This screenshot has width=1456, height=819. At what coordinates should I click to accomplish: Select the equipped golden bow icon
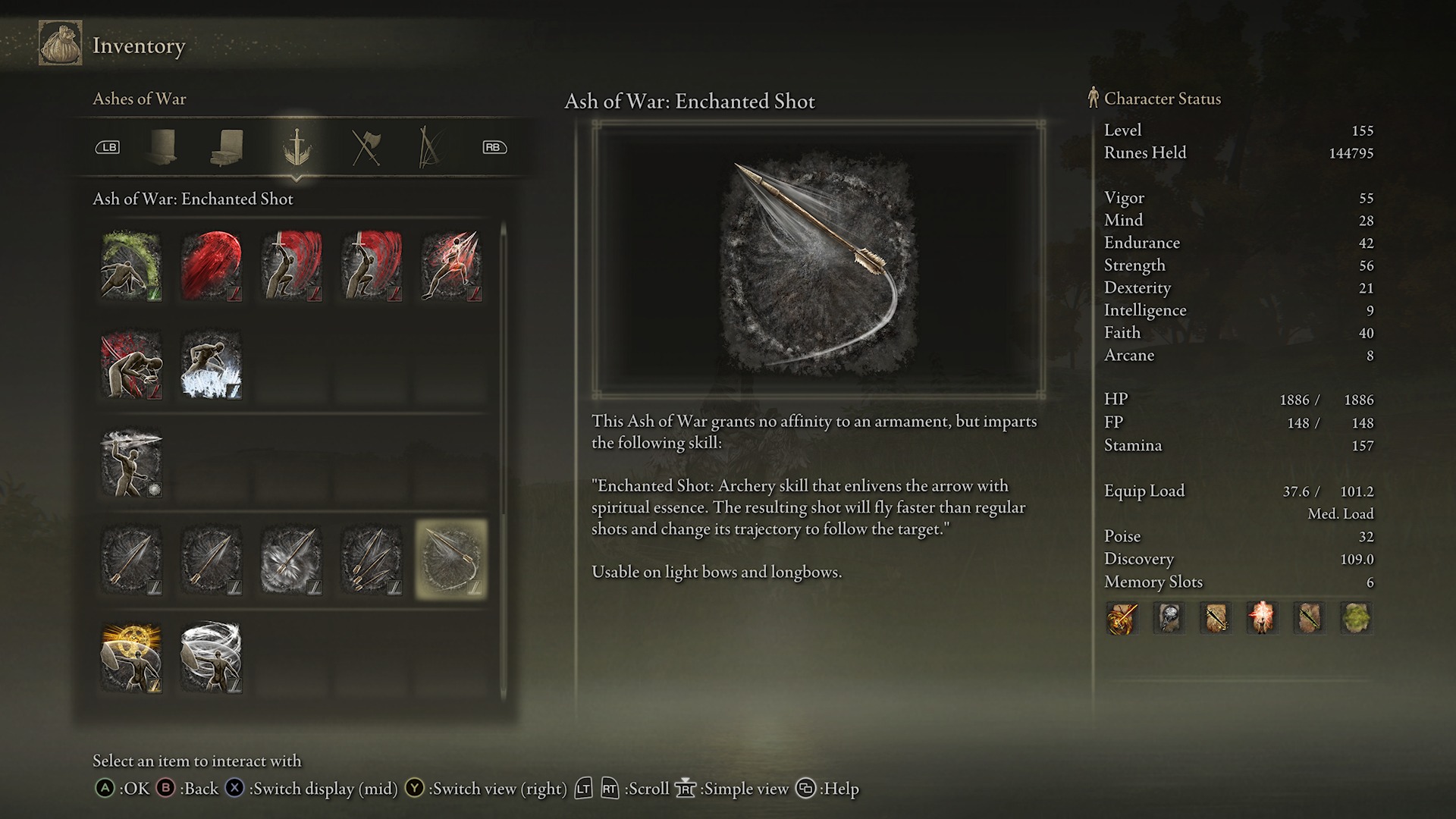click(1122, 618)
